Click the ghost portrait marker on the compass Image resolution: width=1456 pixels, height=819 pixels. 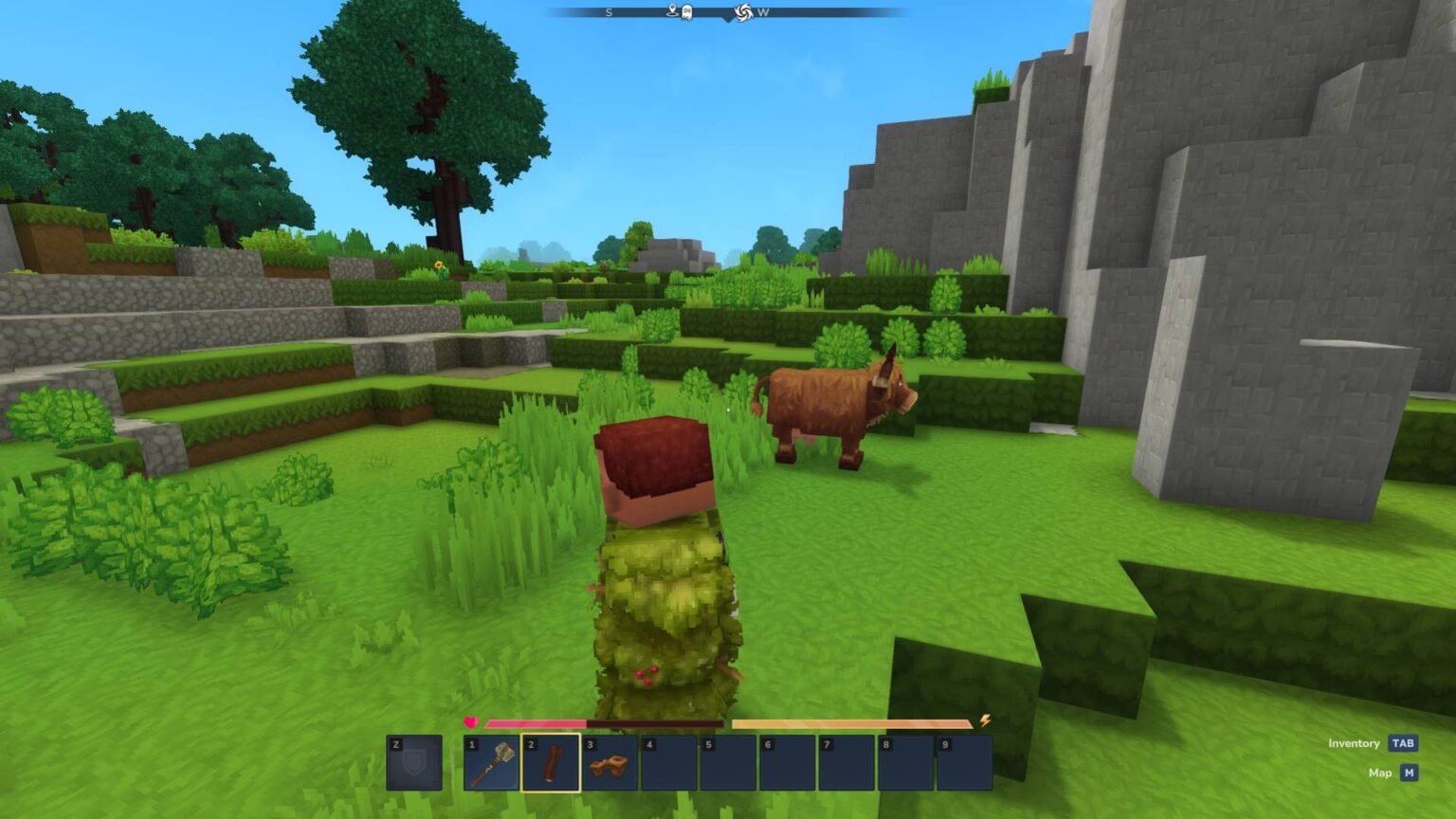(688, 12)
